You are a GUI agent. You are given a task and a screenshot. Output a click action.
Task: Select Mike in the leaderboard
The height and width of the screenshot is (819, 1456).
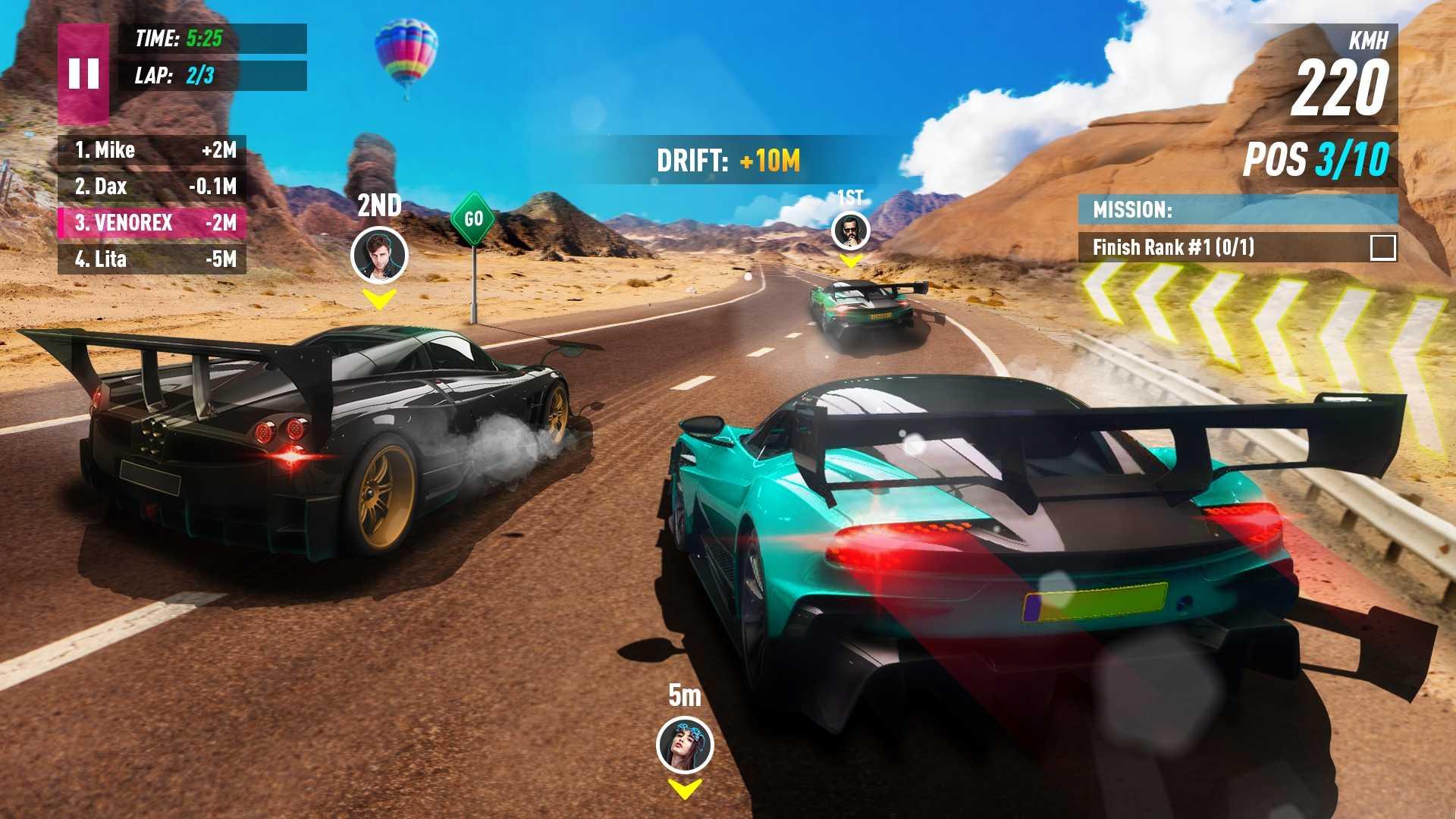(152, 150)
